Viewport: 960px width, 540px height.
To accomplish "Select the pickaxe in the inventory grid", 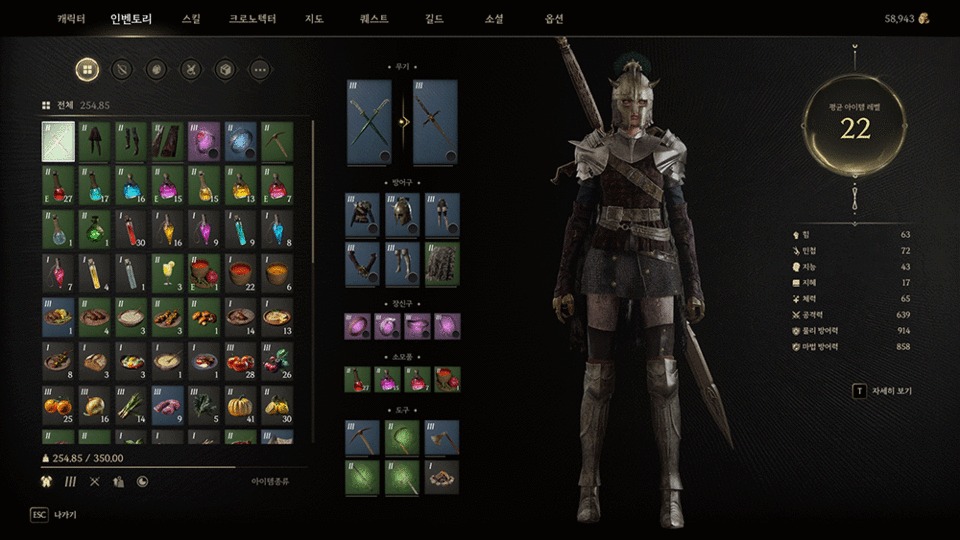I will click(276, 141).
